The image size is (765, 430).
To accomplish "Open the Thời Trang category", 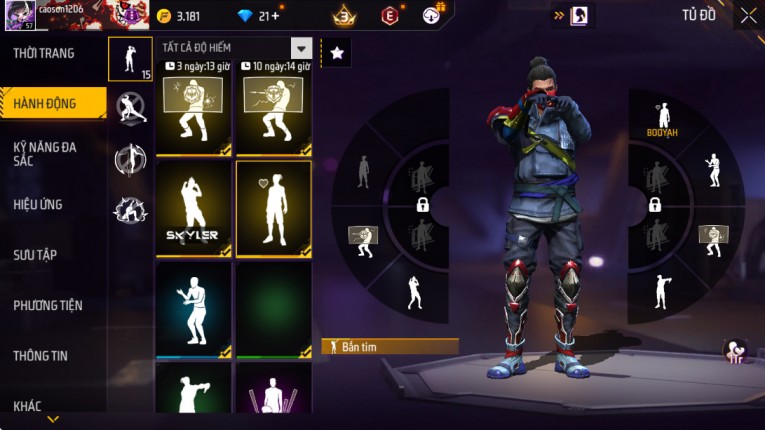I will pos(45,54).
